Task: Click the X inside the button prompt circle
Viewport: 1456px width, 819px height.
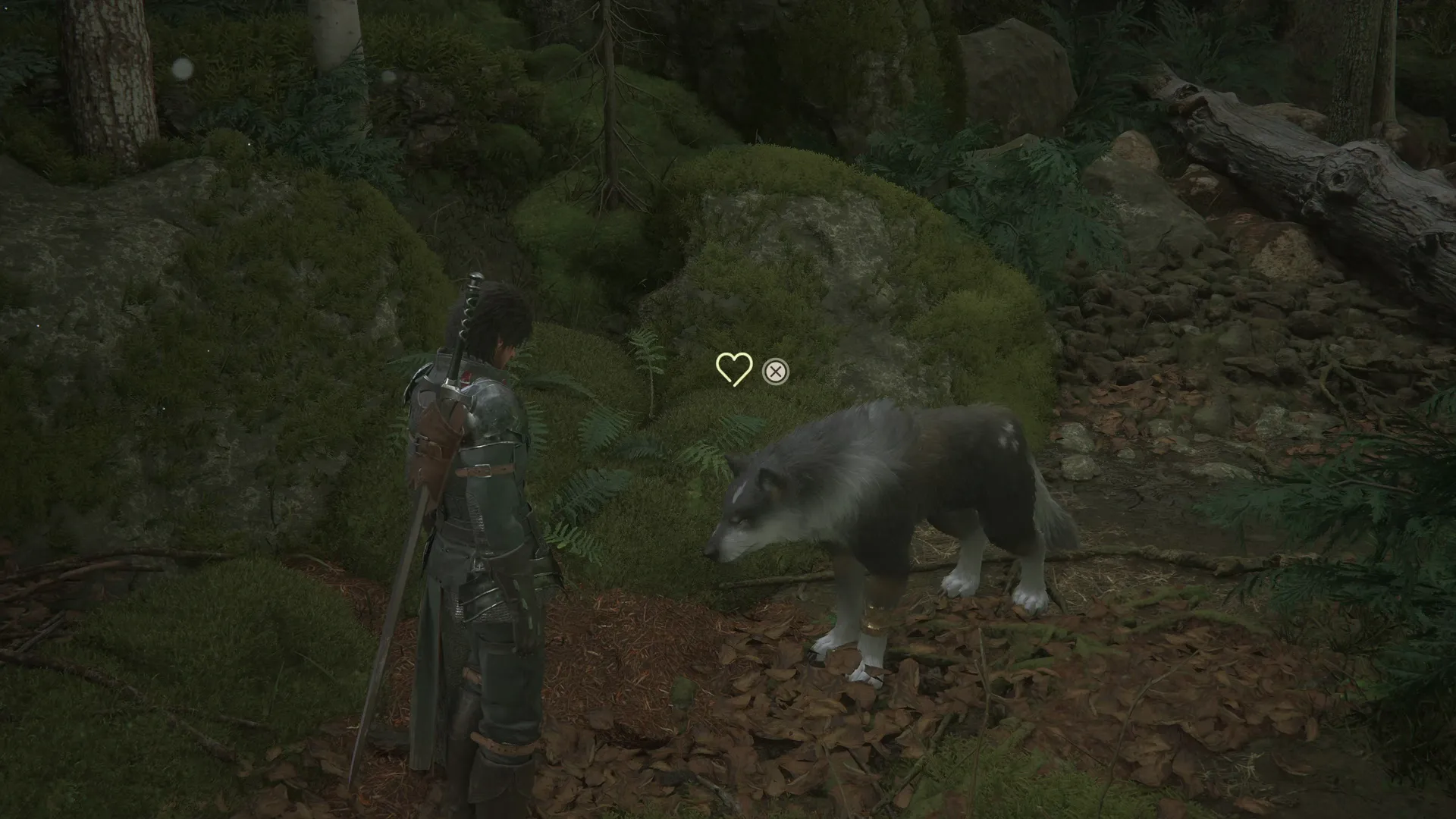Action: click(775, 371)
